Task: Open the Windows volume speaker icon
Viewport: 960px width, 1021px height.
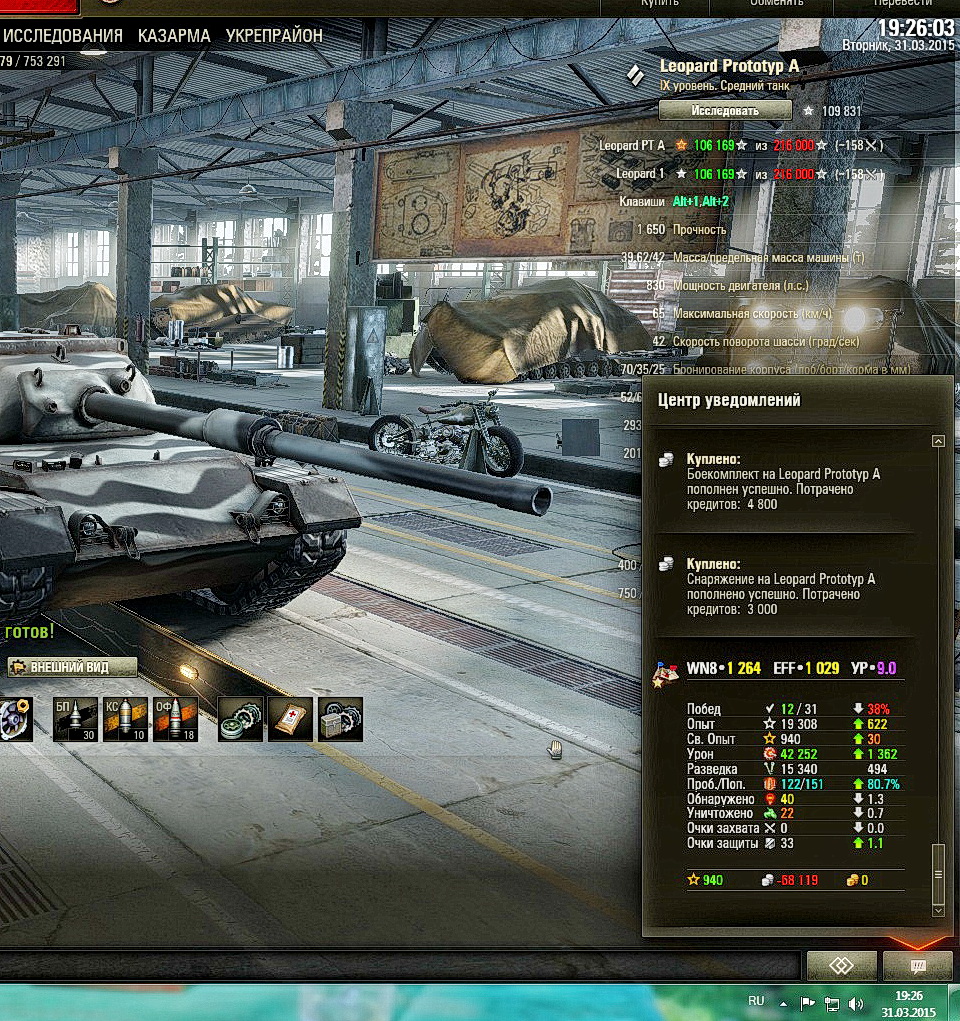Action: [x=856, y=1003]
